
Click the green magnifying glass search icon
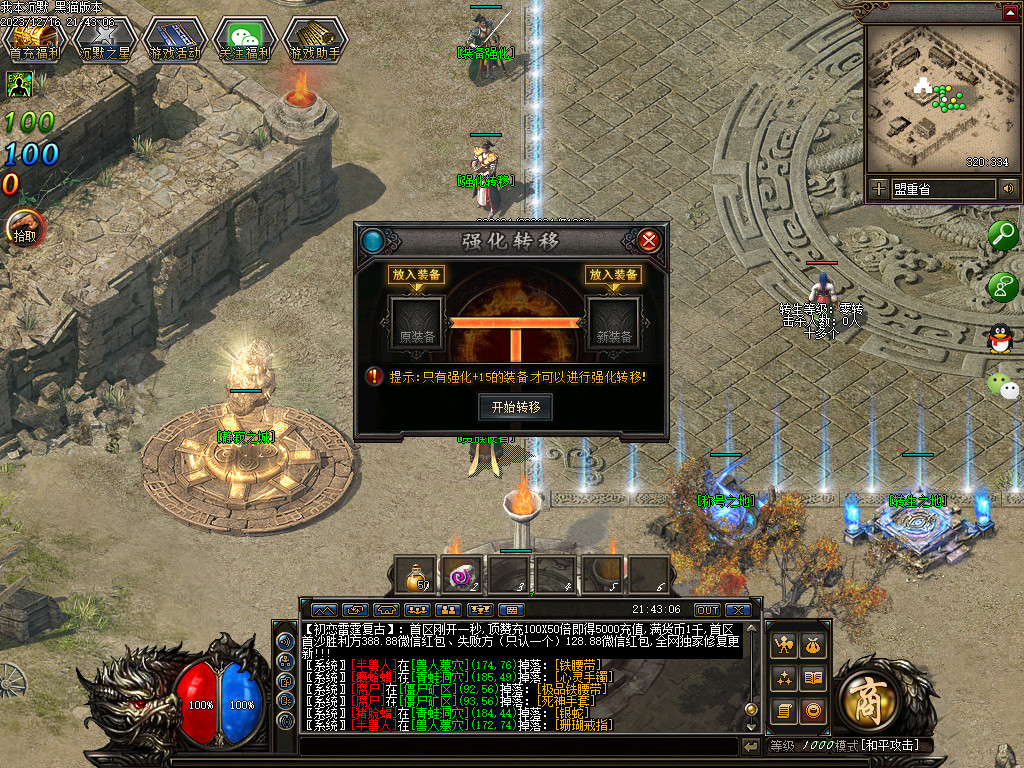(1001, 236)
